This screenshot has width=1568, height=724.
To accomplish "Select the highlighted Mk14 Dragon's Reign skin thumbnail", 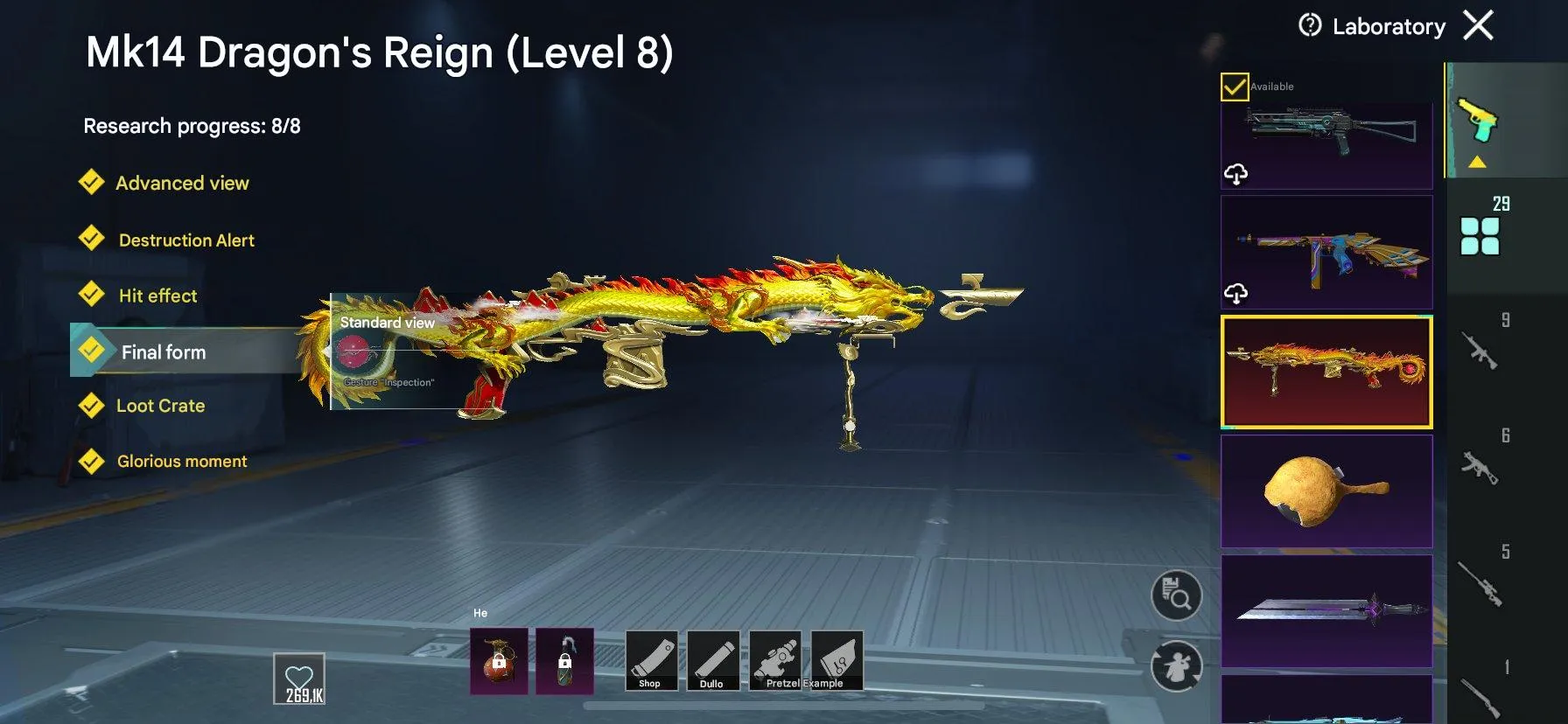I will point(1326,371).
